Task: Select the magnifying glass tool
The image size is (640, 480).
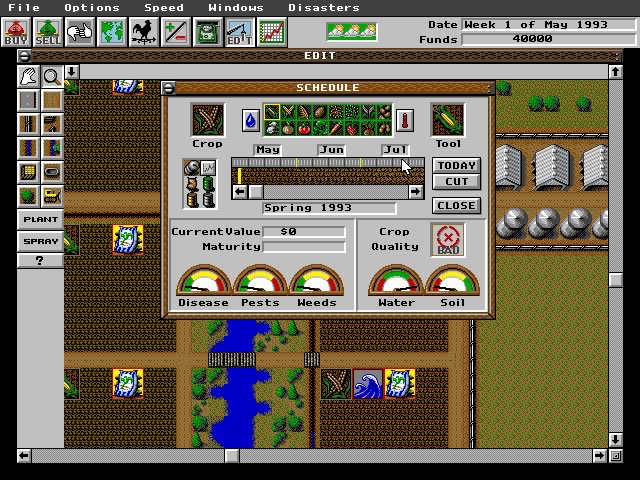Action: 51,77
